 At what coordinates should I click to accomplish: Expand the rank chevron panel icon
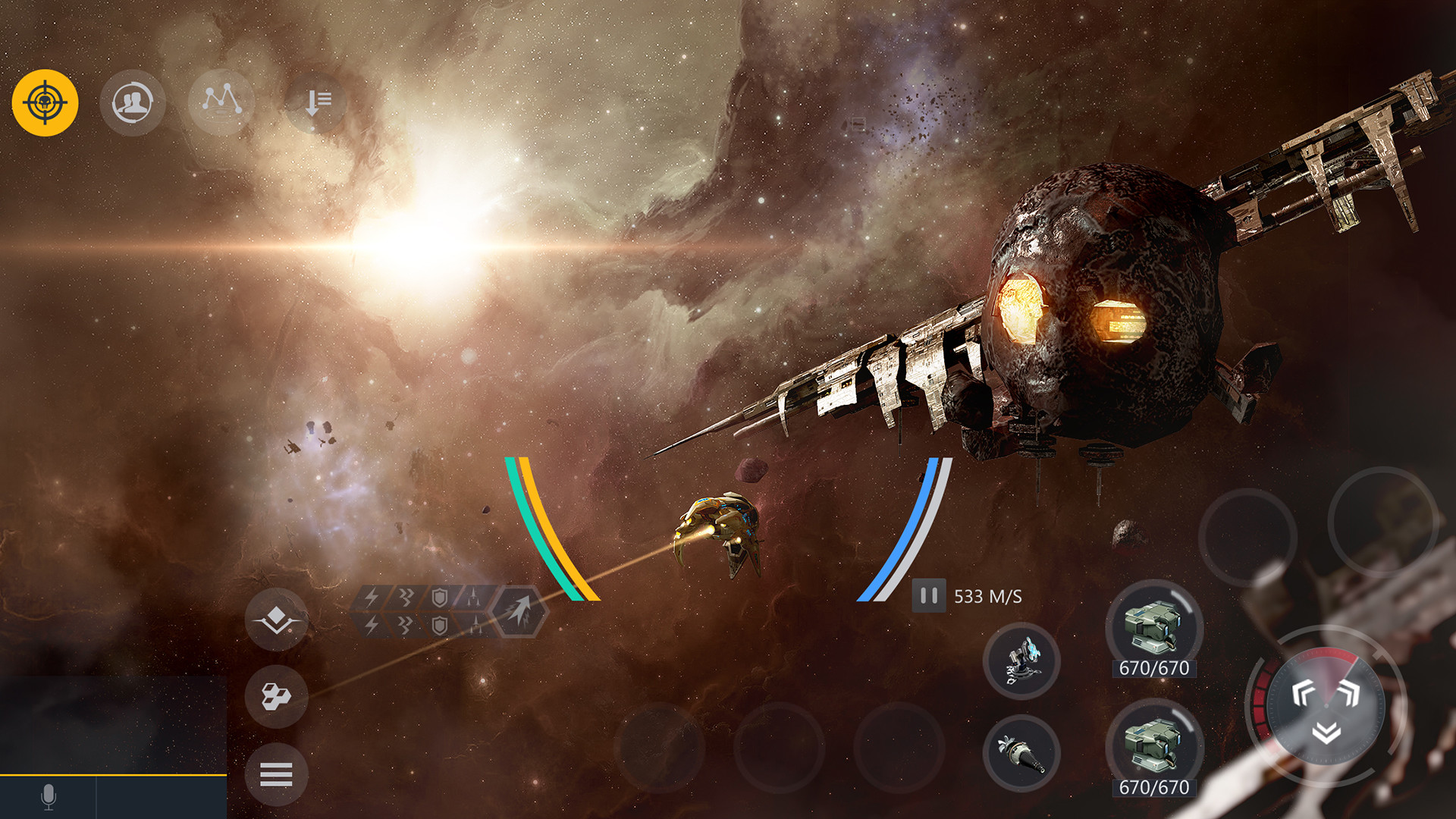pyautogui.click(x=278, y=620)
